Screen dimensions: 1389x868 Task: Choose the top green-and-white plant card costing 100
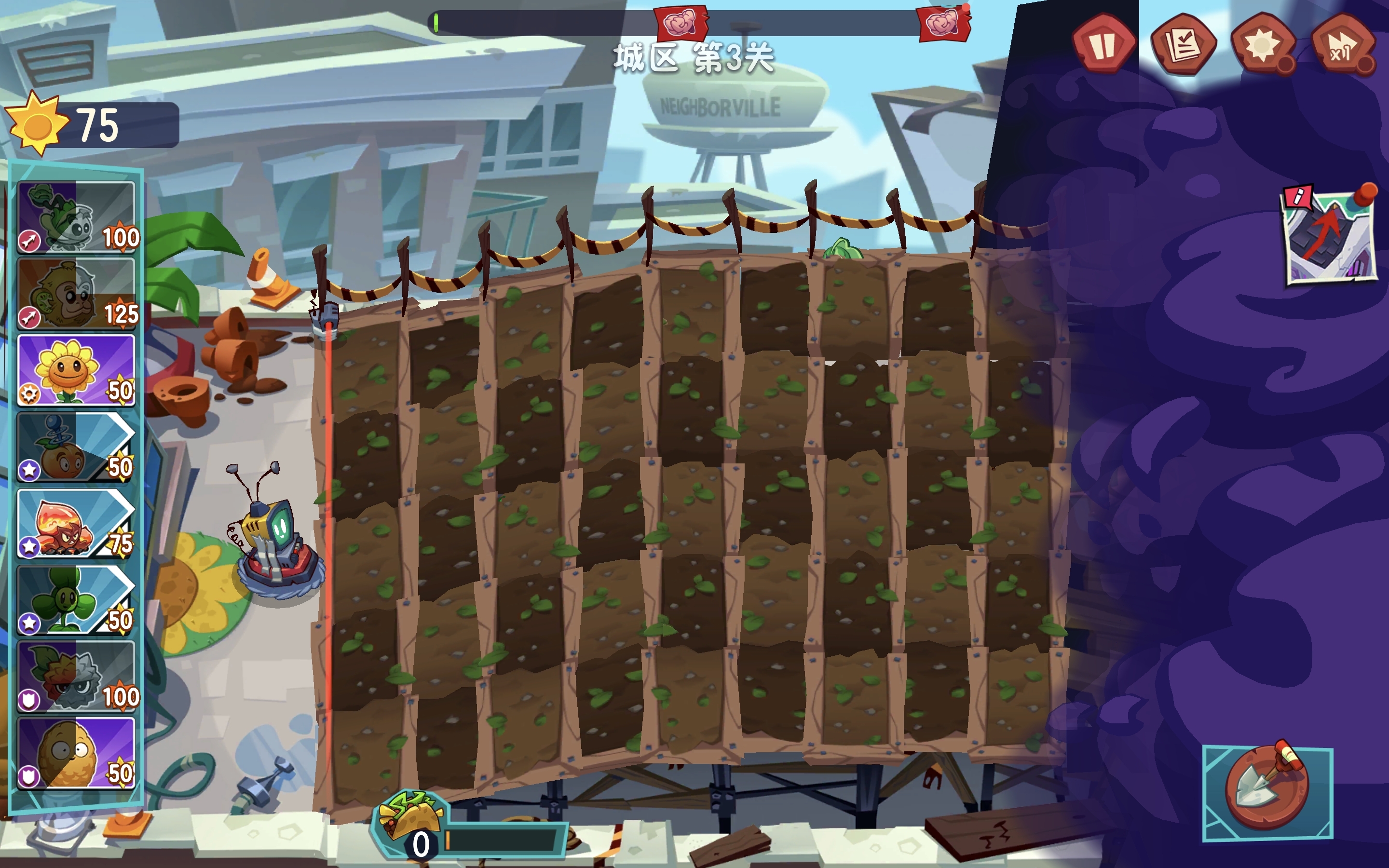(x=76, y=217)
